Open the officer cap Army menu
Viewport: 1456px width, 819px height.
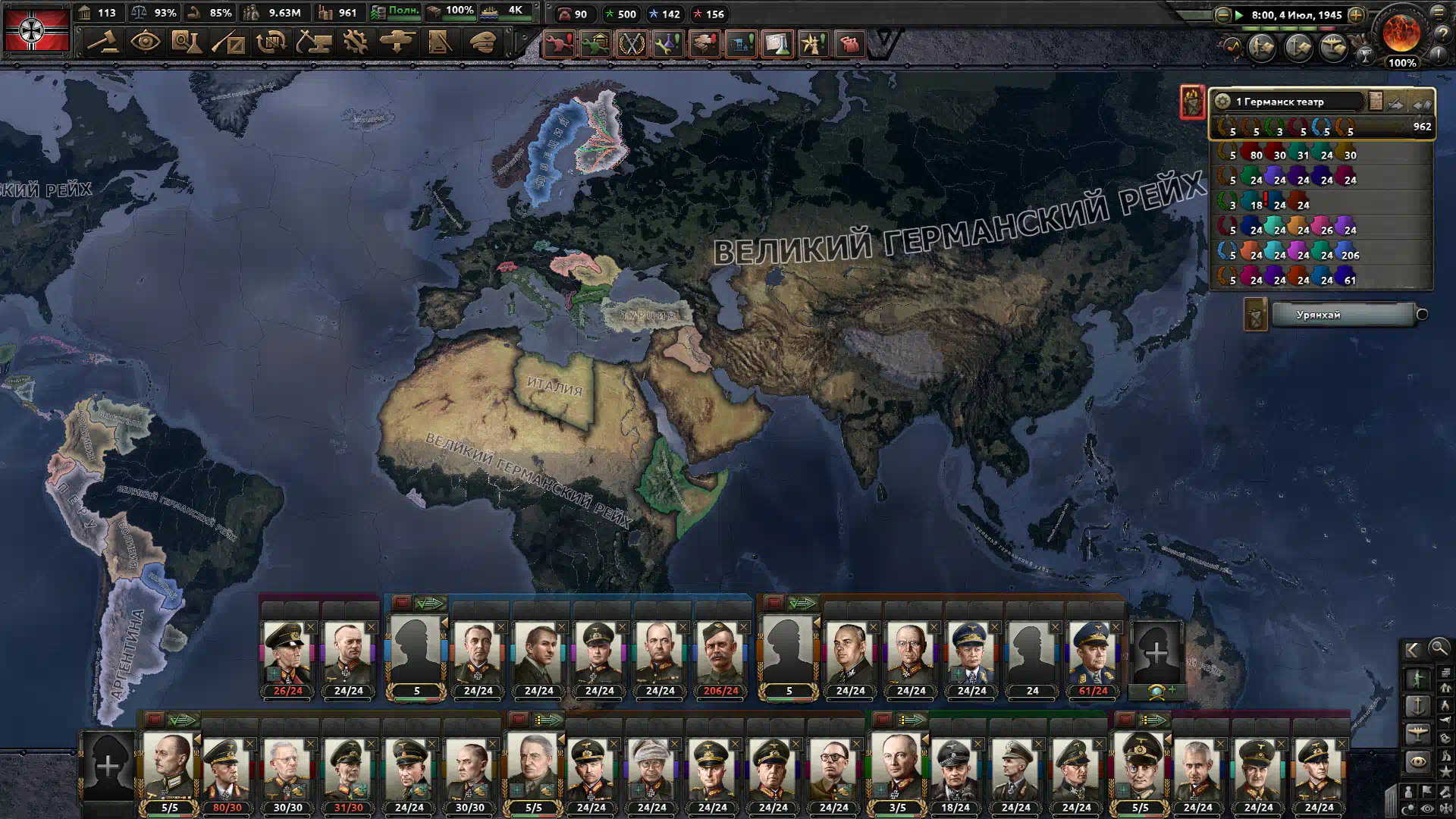[x=482, y=42]
